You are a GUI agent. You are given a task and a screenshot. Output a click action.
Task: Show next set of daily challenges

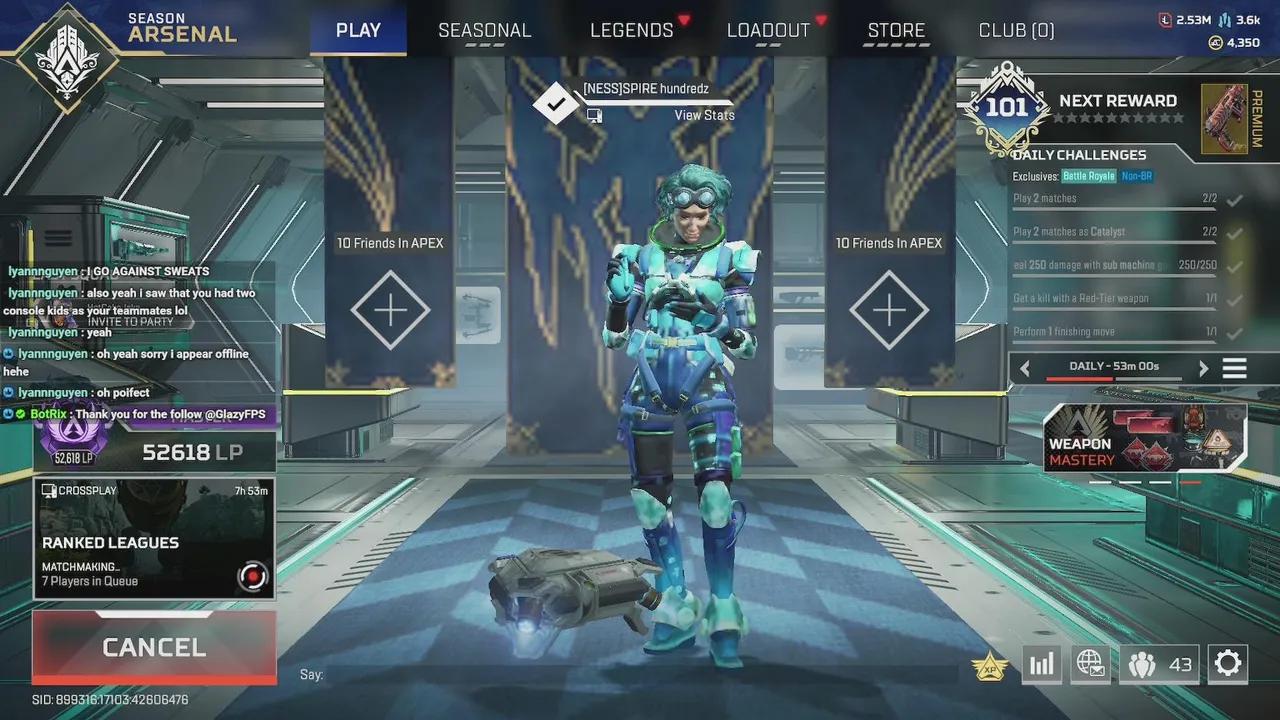click(1203, 368)
